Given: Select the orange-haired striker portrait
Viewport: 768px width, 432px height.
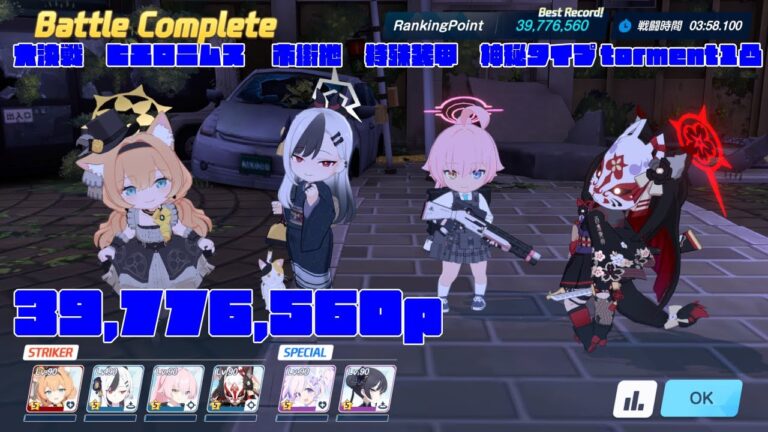Looking at the screenshot, I should pos(55,389).
